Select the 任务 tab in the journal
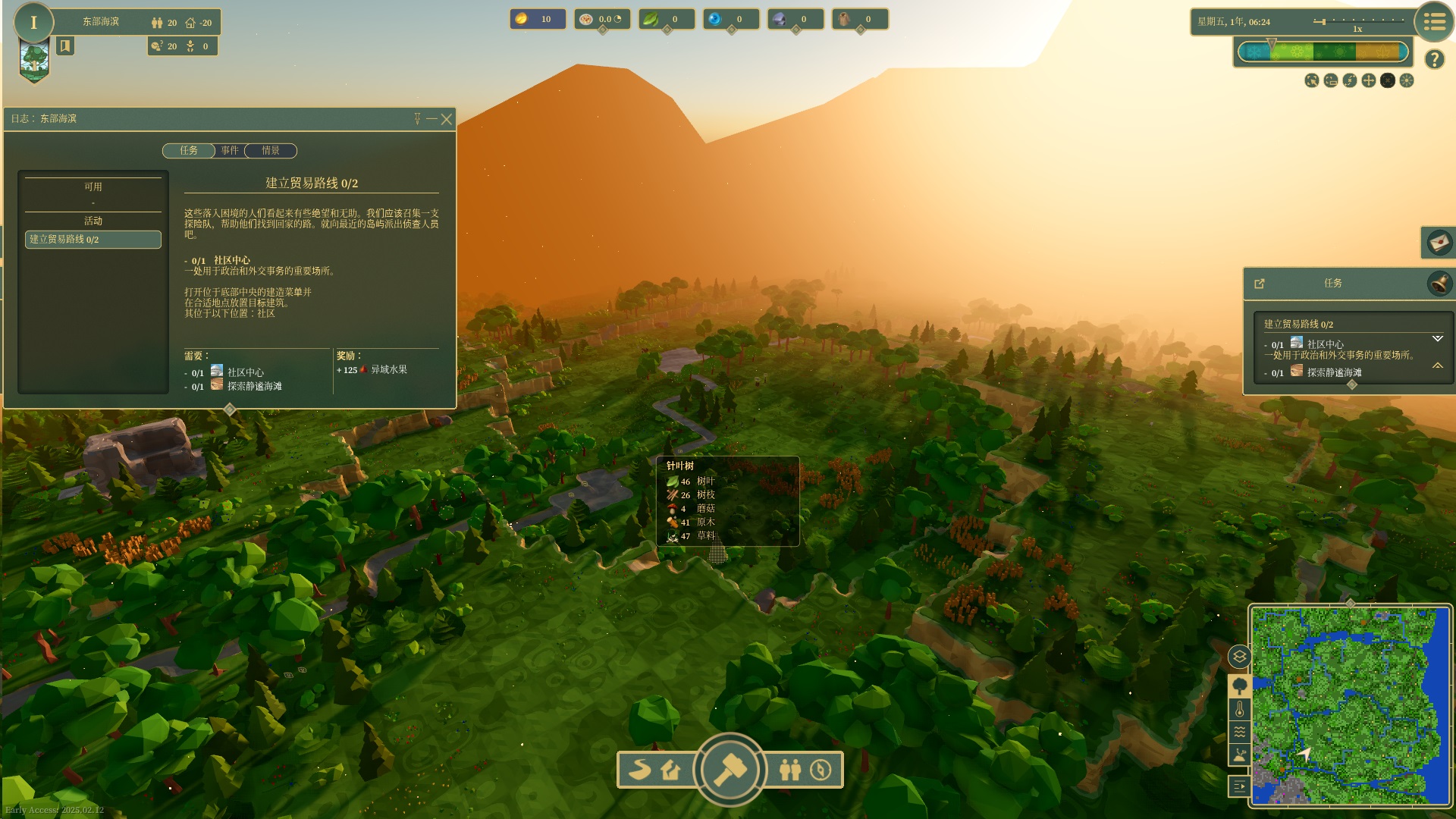Image resolution: width=1456 pixels, height=819 pixels. point(189,151)
